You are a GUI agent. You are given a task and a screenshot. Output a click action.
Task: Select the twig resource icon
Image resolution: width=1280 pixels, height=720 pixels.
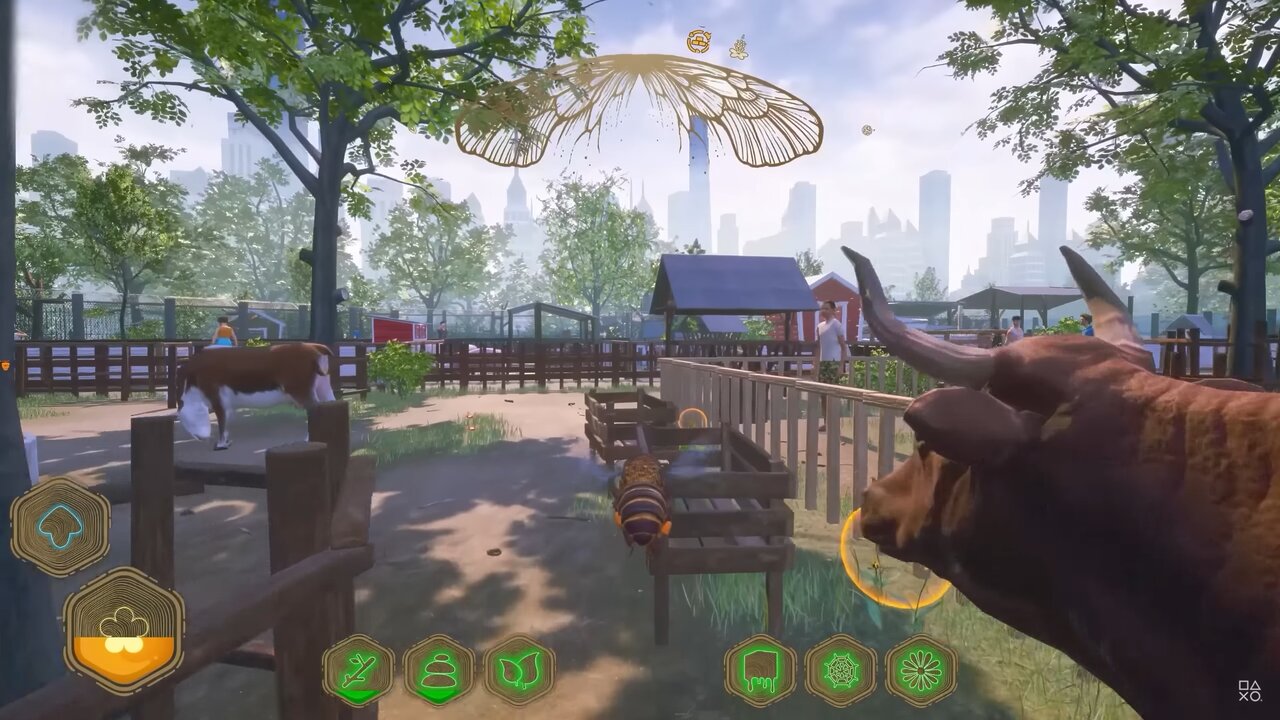[357, 670]
